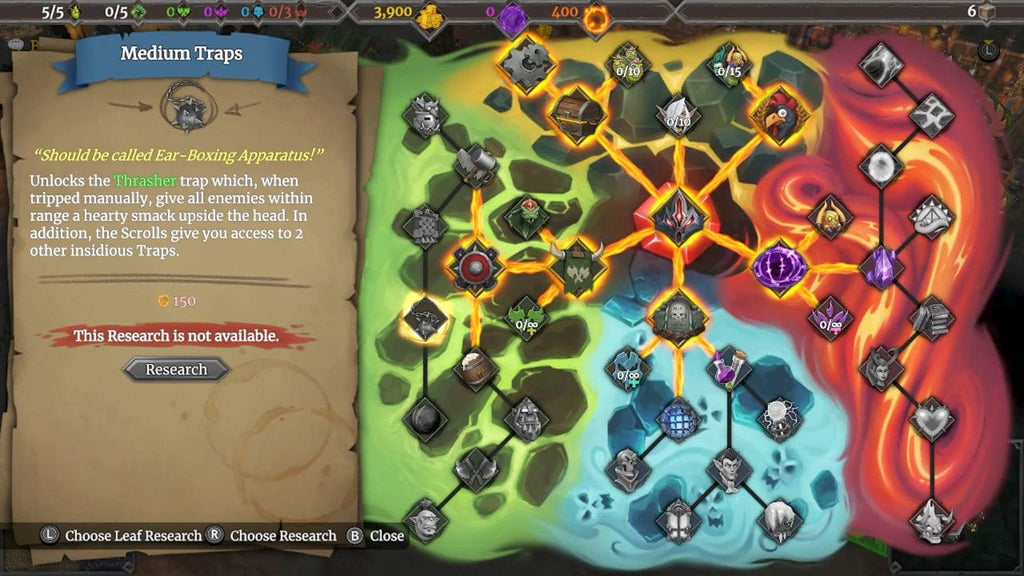
Task: Choose the purple crystal research node
Action: pos(881,268)
